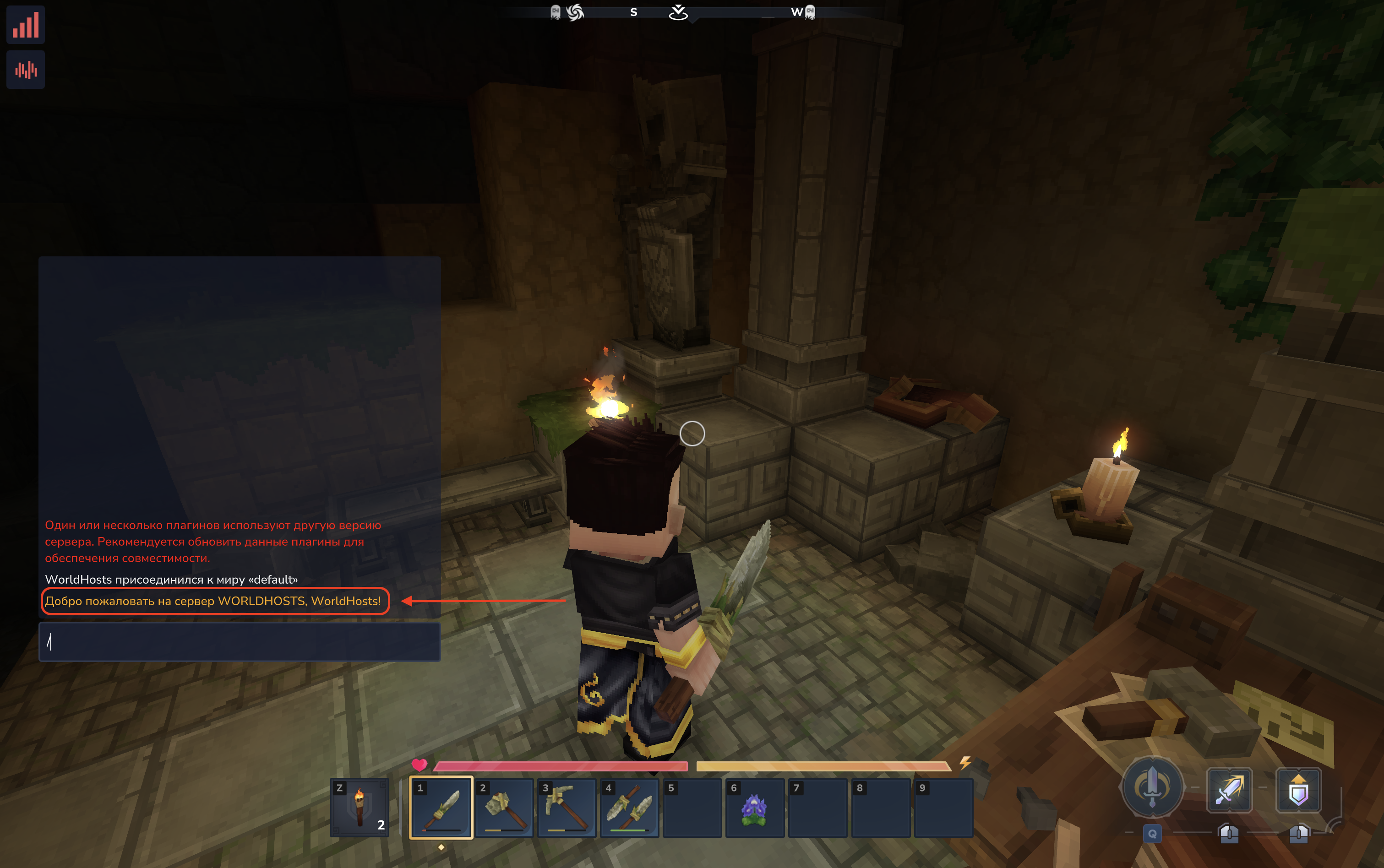Image resolution: width=1384 pixels, height=868 pixels.
Task: Select the torch utility slot
Action: tap(360, 807)
